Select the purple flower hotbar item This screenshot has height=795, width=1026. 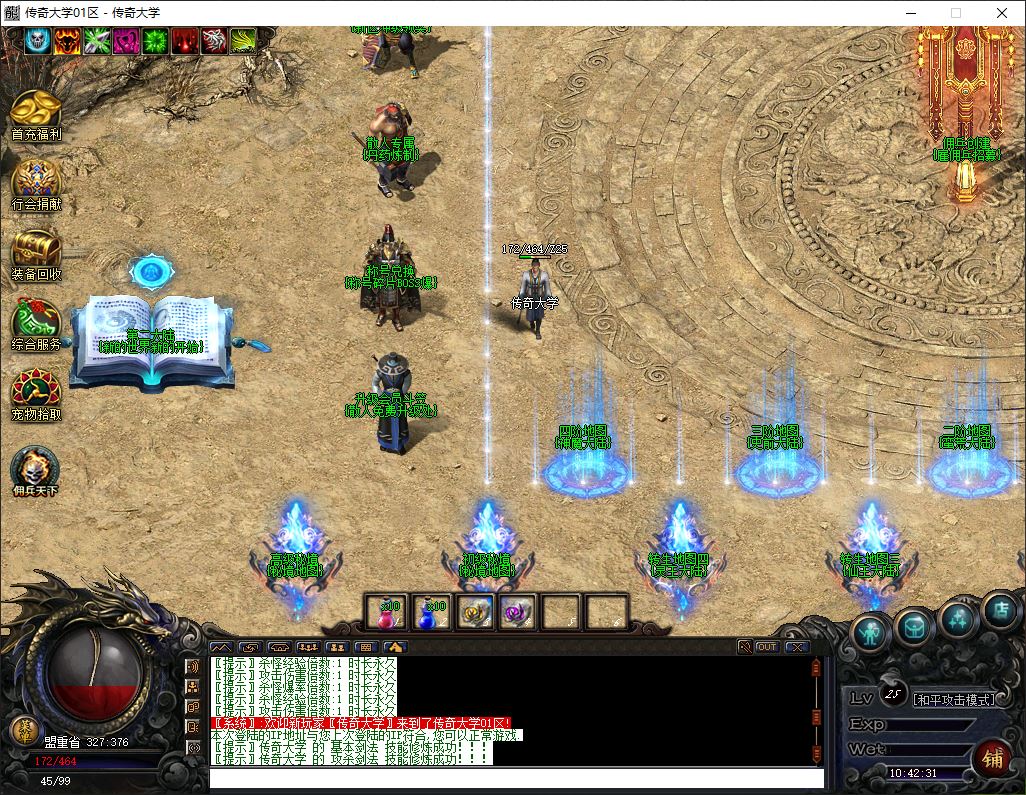click(x=518, y=612)
